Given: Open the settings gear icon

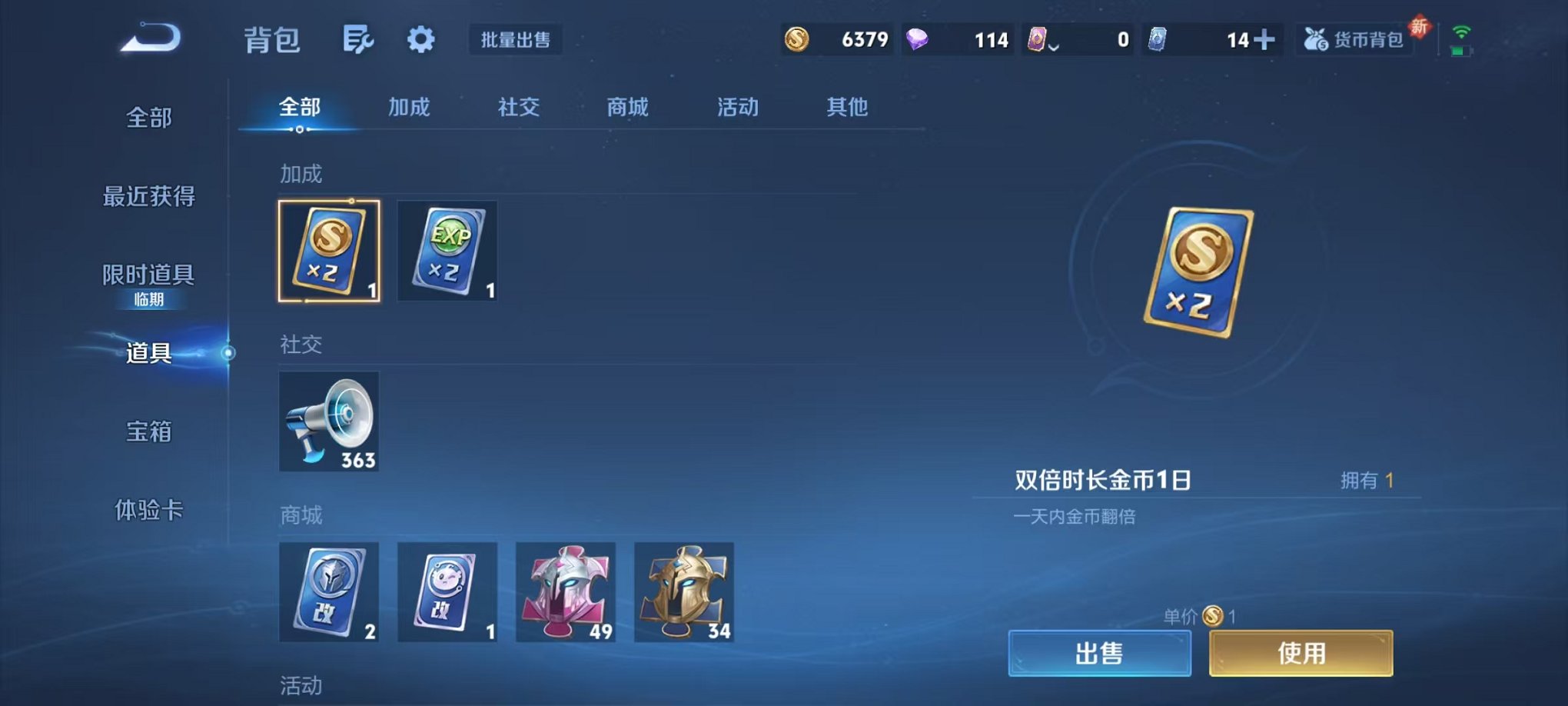Looking at the screenshot, I should (420, 40).
